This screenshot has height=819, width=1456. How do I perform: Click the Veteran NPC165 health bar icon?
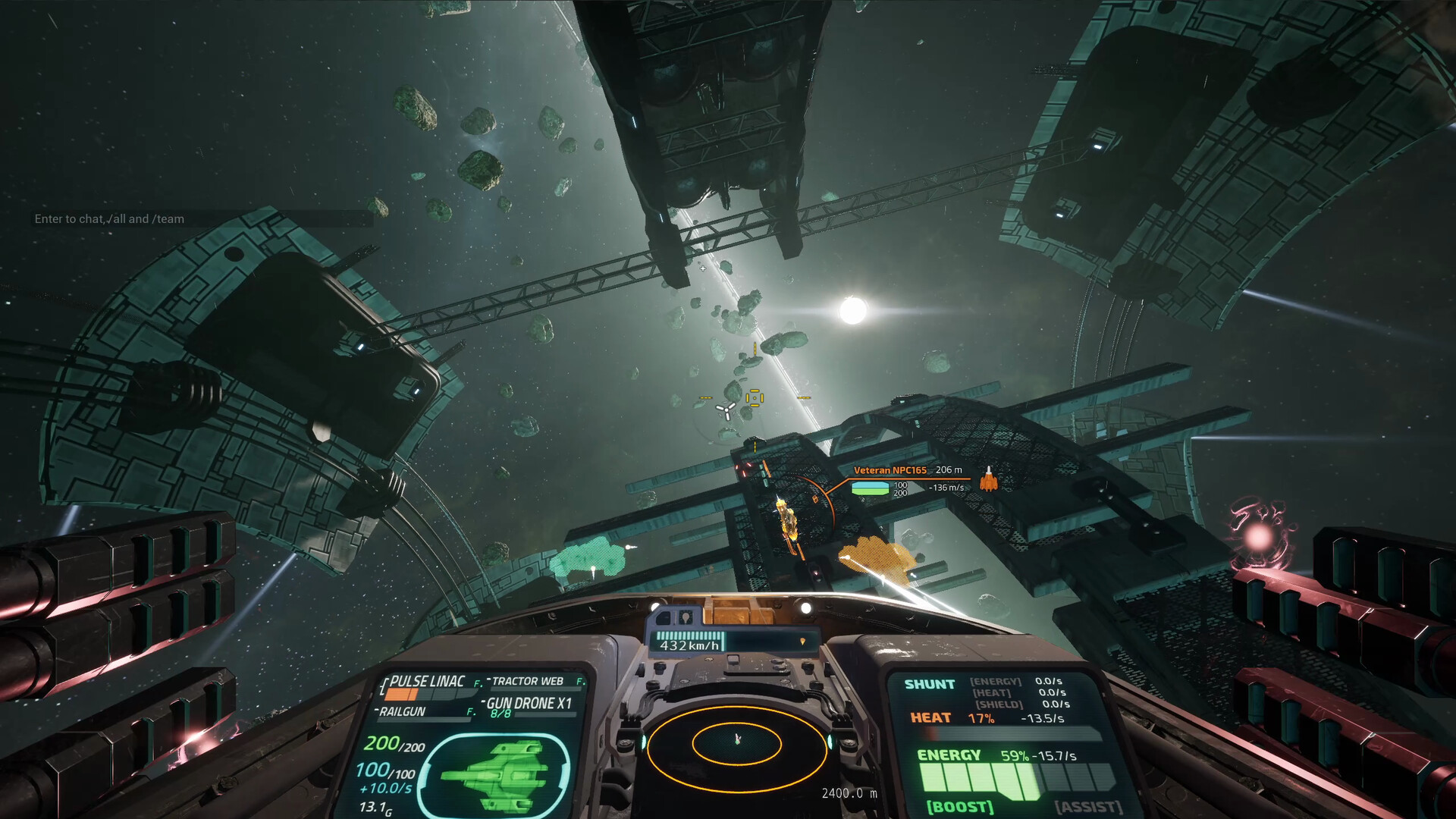pyautogui.click(x=870, y=489)
